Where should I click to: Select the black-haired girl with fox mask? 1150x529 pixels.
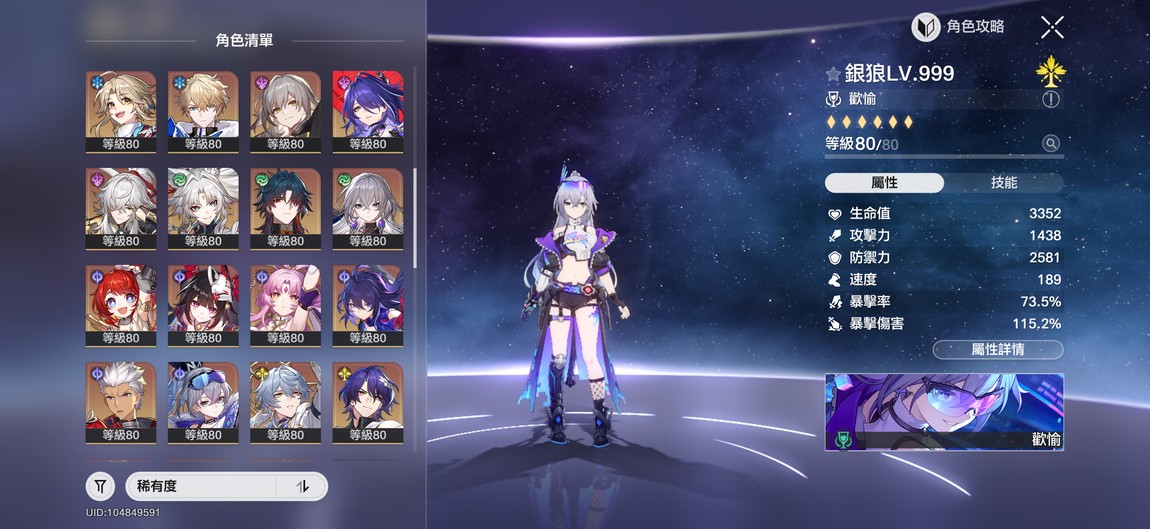pos(203,299)
